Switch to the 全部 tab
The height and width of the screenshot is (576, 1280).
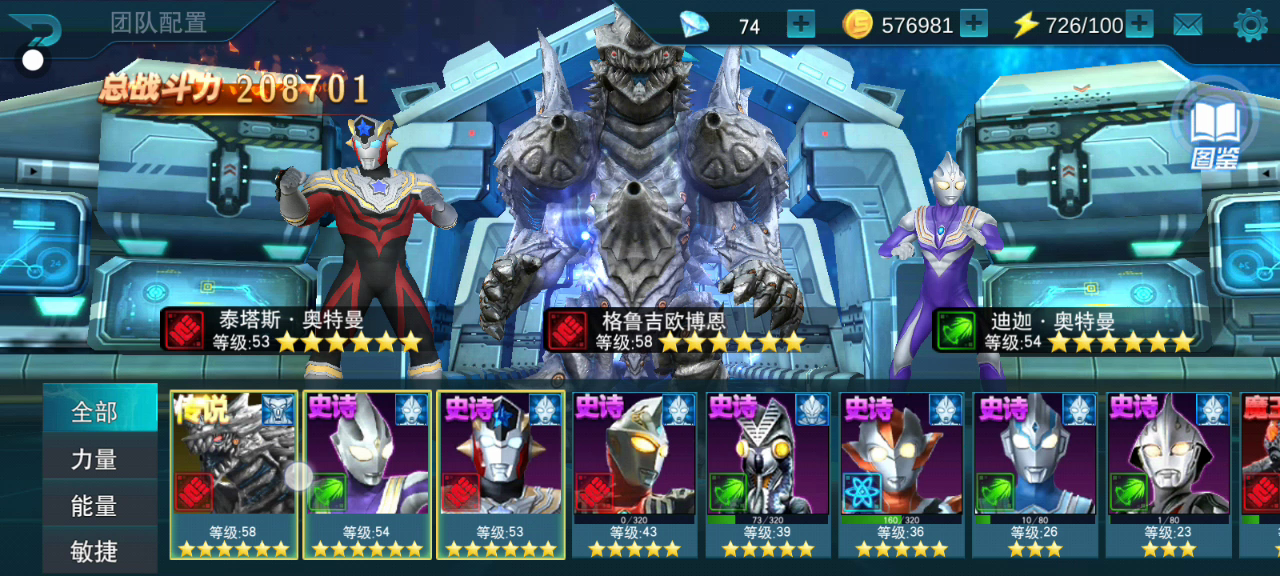(97, 411)
